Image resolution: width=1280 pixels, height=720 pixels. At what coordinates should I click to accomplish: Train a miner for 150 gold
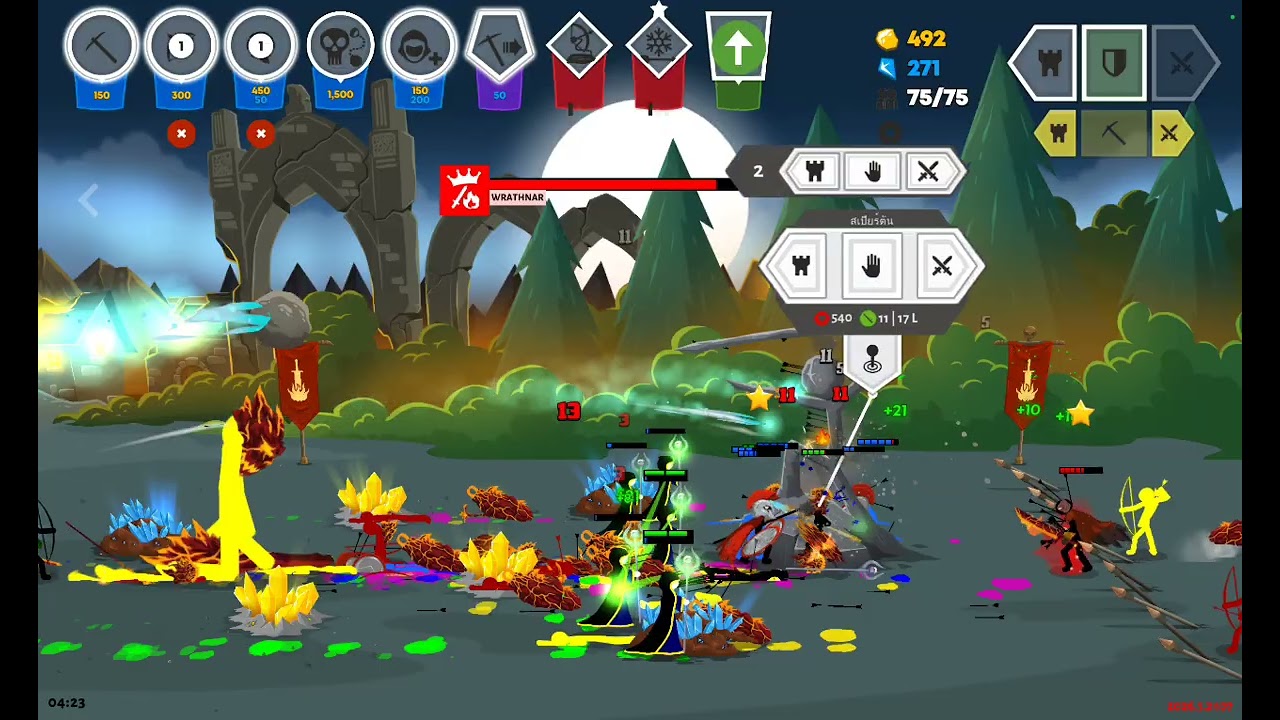click(101, 48)
